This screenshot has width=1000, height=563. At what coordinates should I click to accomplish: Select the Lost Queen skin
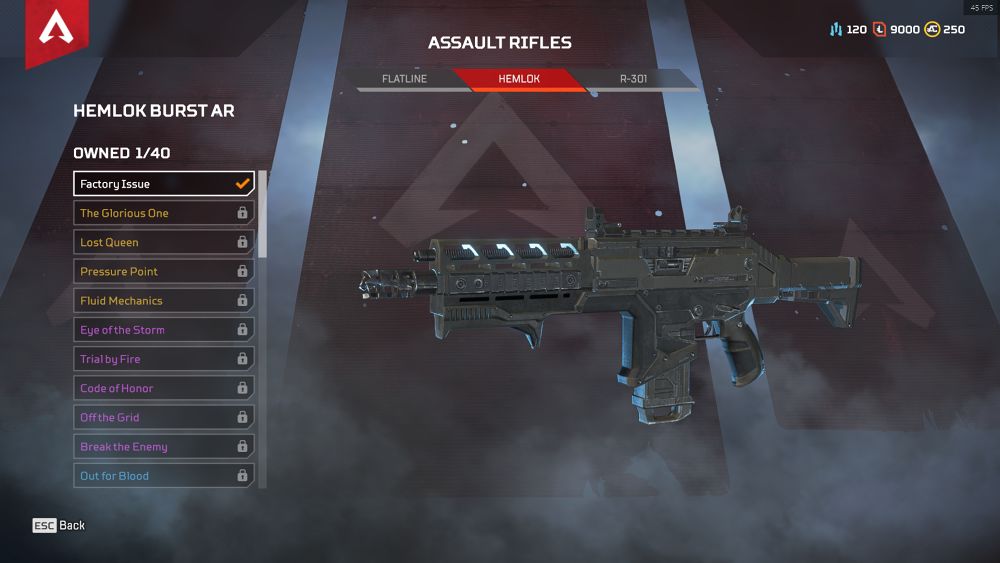click(x=164, y=242)
